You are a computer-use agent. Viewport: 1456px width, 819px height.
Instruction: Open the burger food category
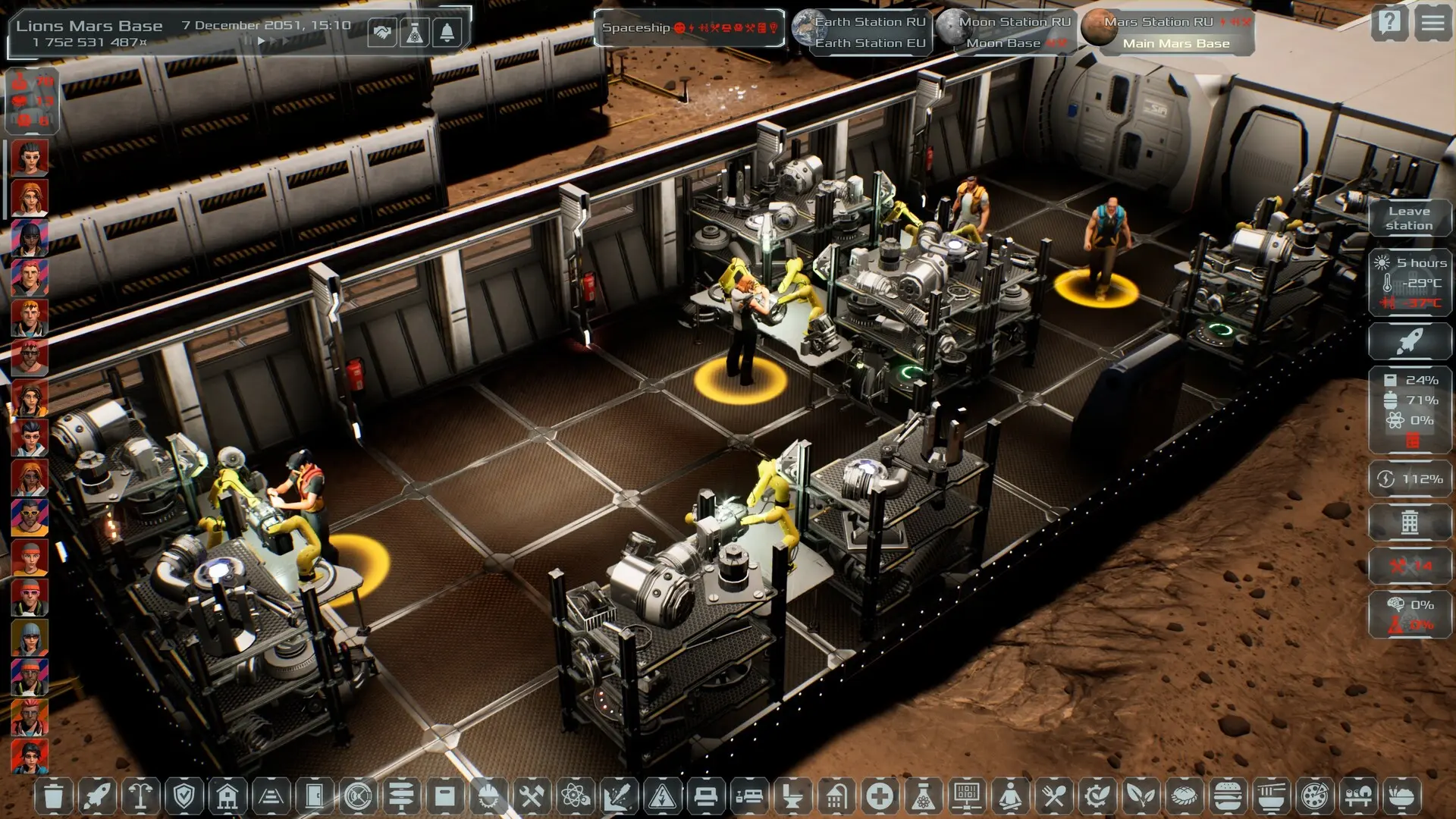[1227, 796]
